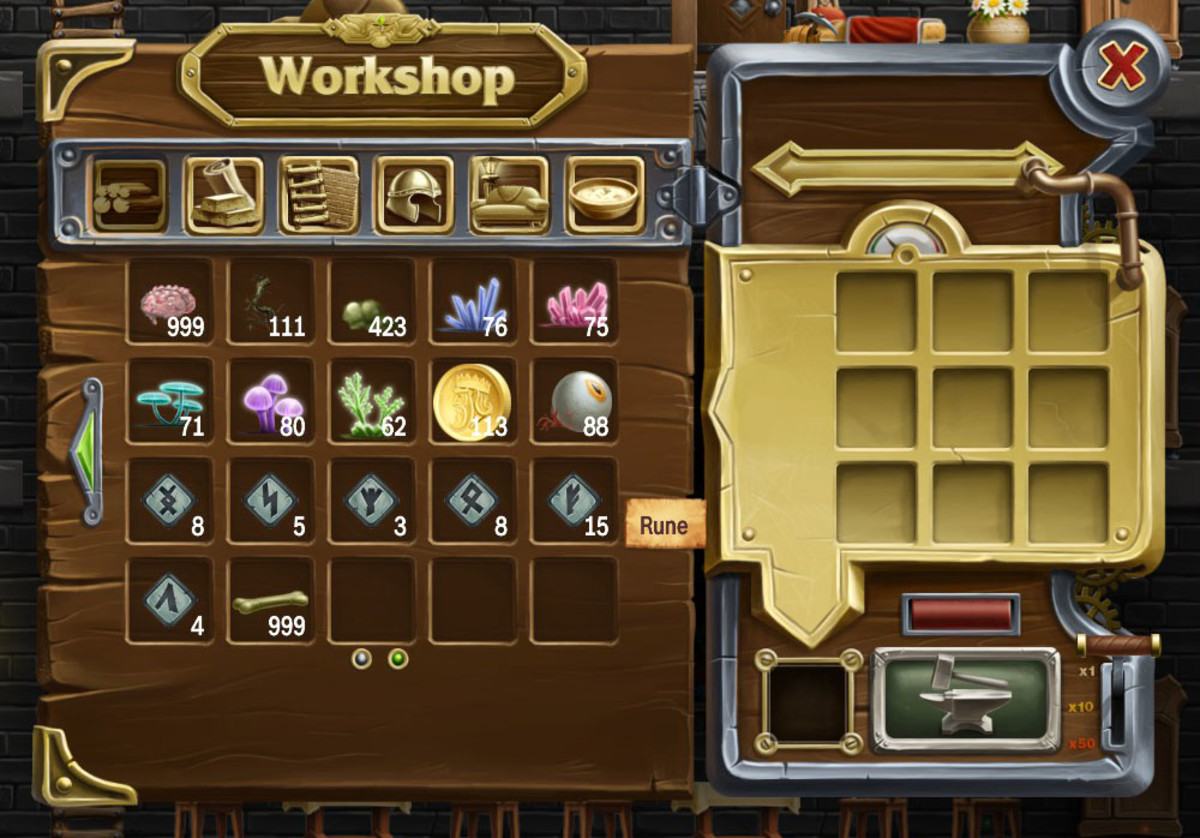Viewport: 1200px width, 838px height.
Task: Close the Workshop window
Action: (1122, 67)
